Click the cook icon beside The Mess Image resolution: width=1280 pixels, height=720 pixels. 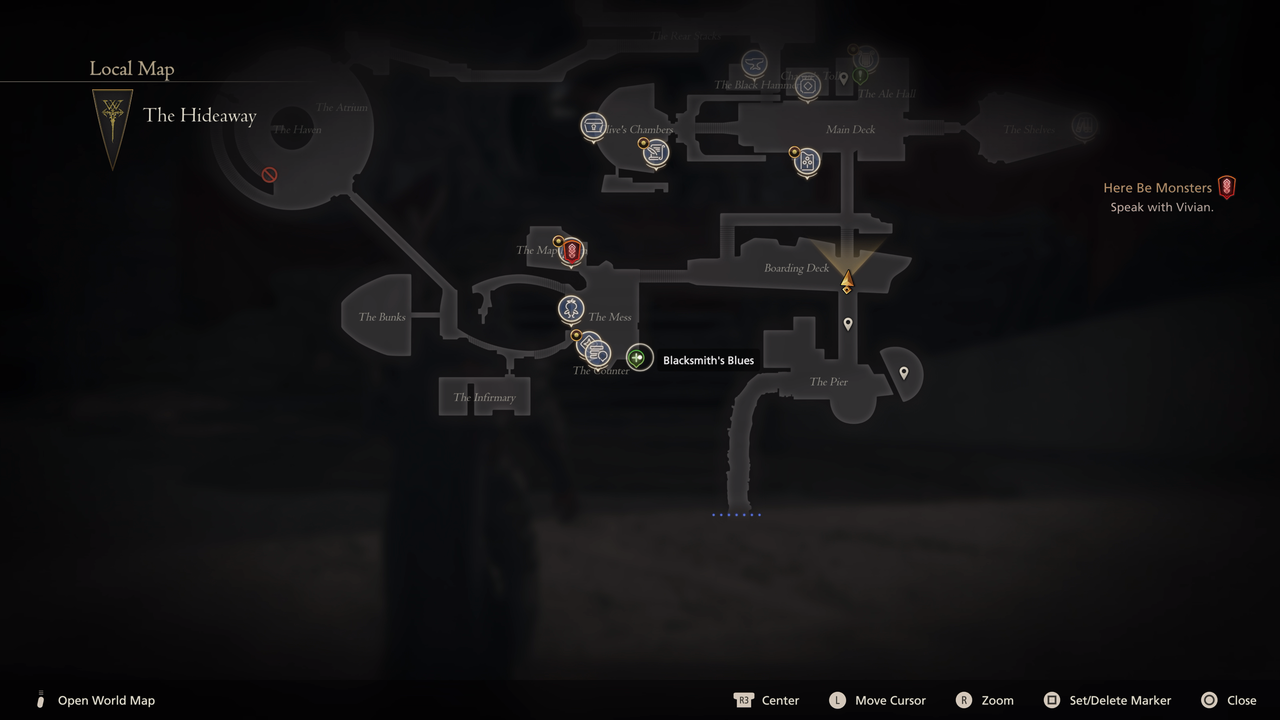(569, 309)
